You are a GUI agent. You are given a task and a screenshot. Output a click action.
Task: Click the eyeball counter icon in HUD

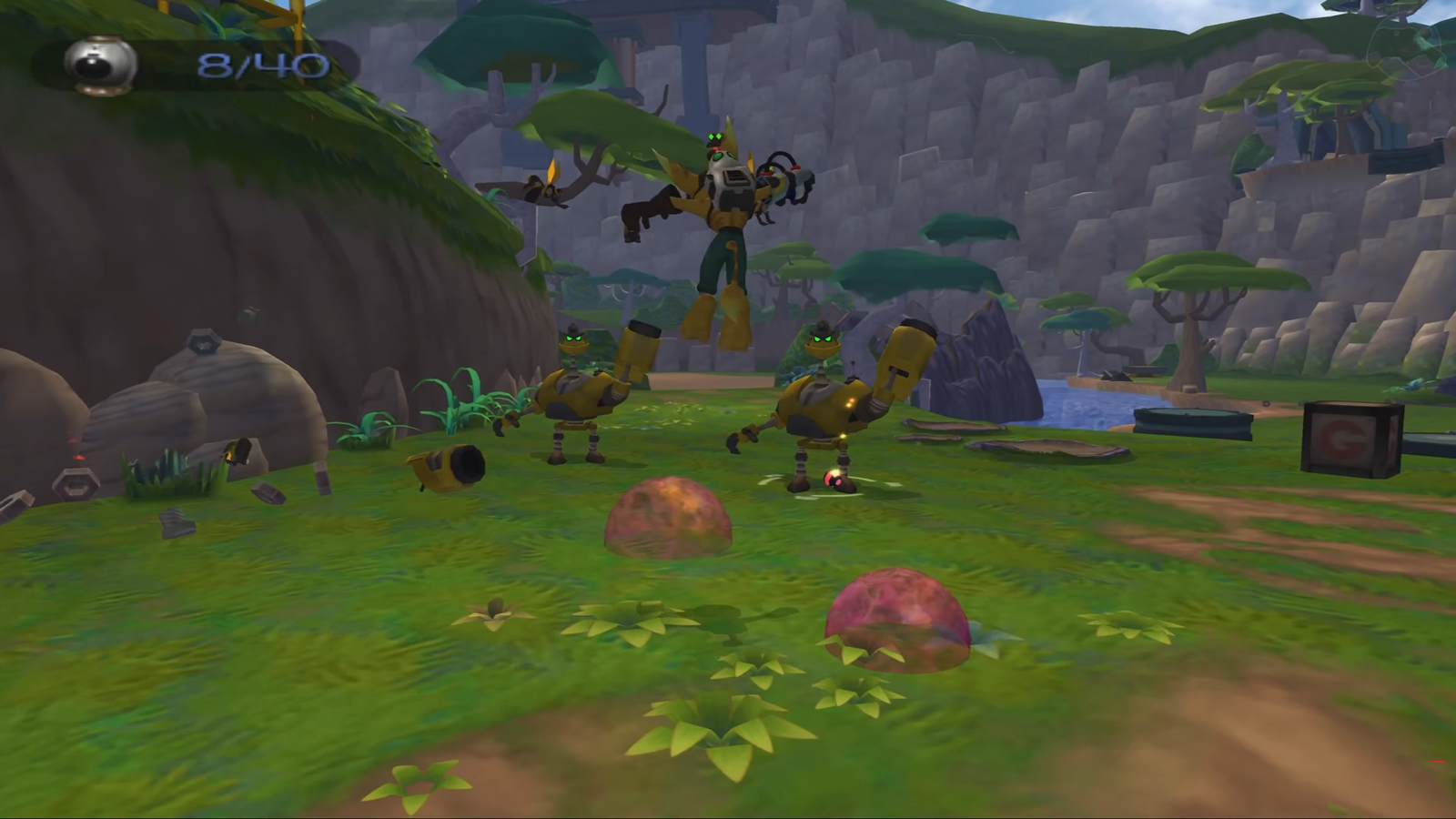click(x=100, y=64)
